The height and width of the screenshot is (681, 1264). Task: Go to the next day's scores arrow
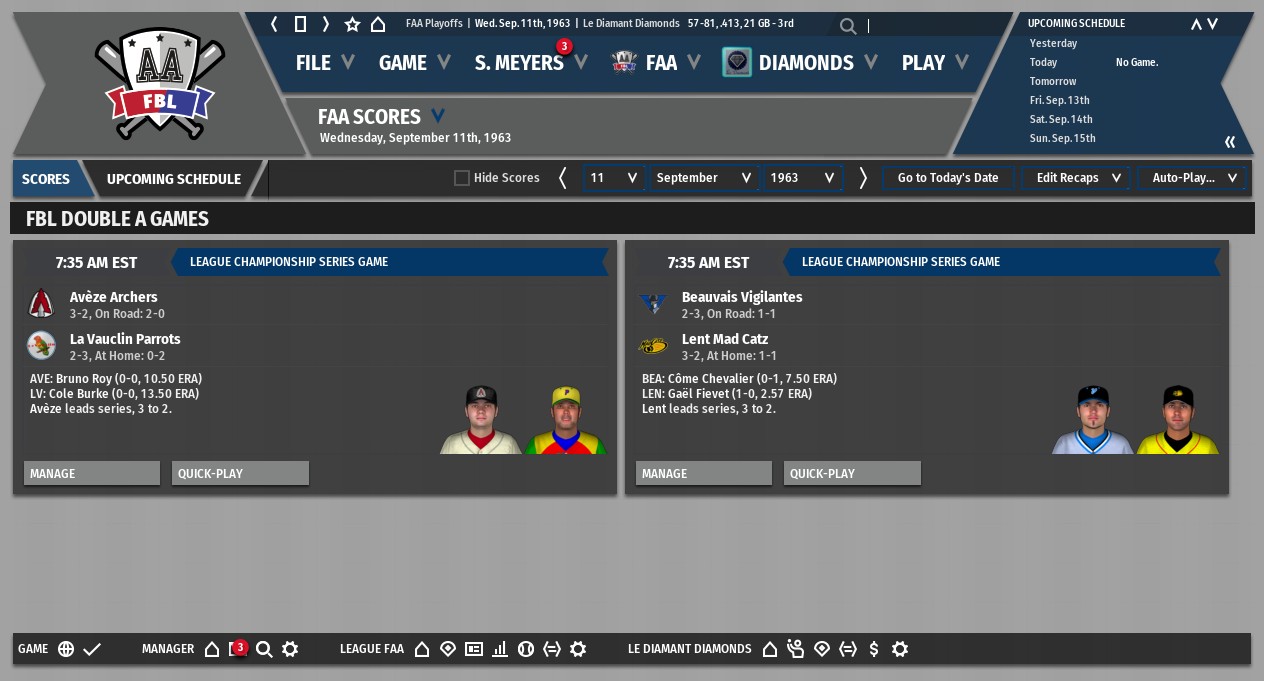[863, 178]
